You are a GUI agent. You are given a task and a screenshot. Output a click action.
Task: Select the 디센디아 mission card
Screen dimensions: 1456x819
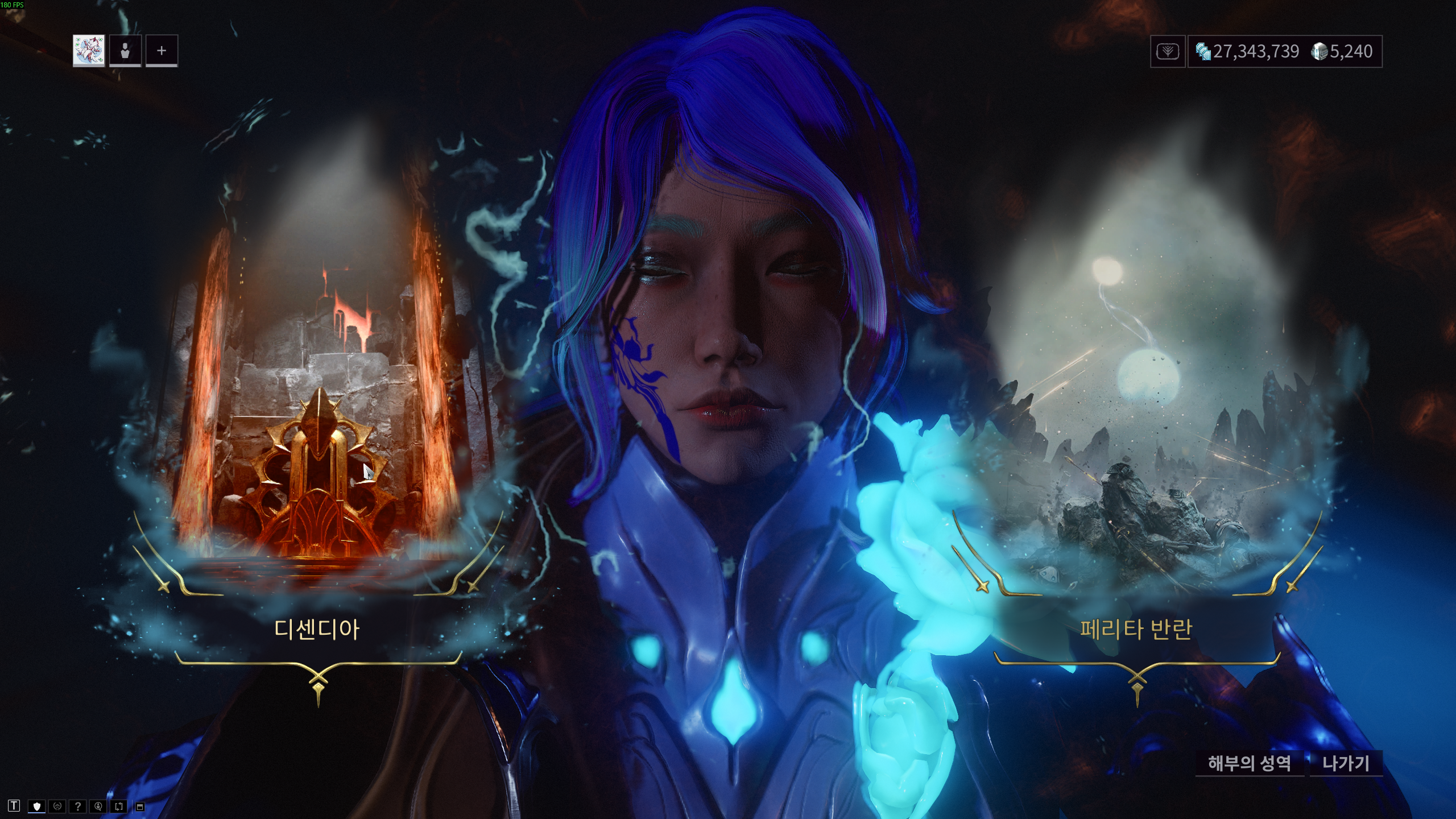pyautogui.click(x=317, y=629)
